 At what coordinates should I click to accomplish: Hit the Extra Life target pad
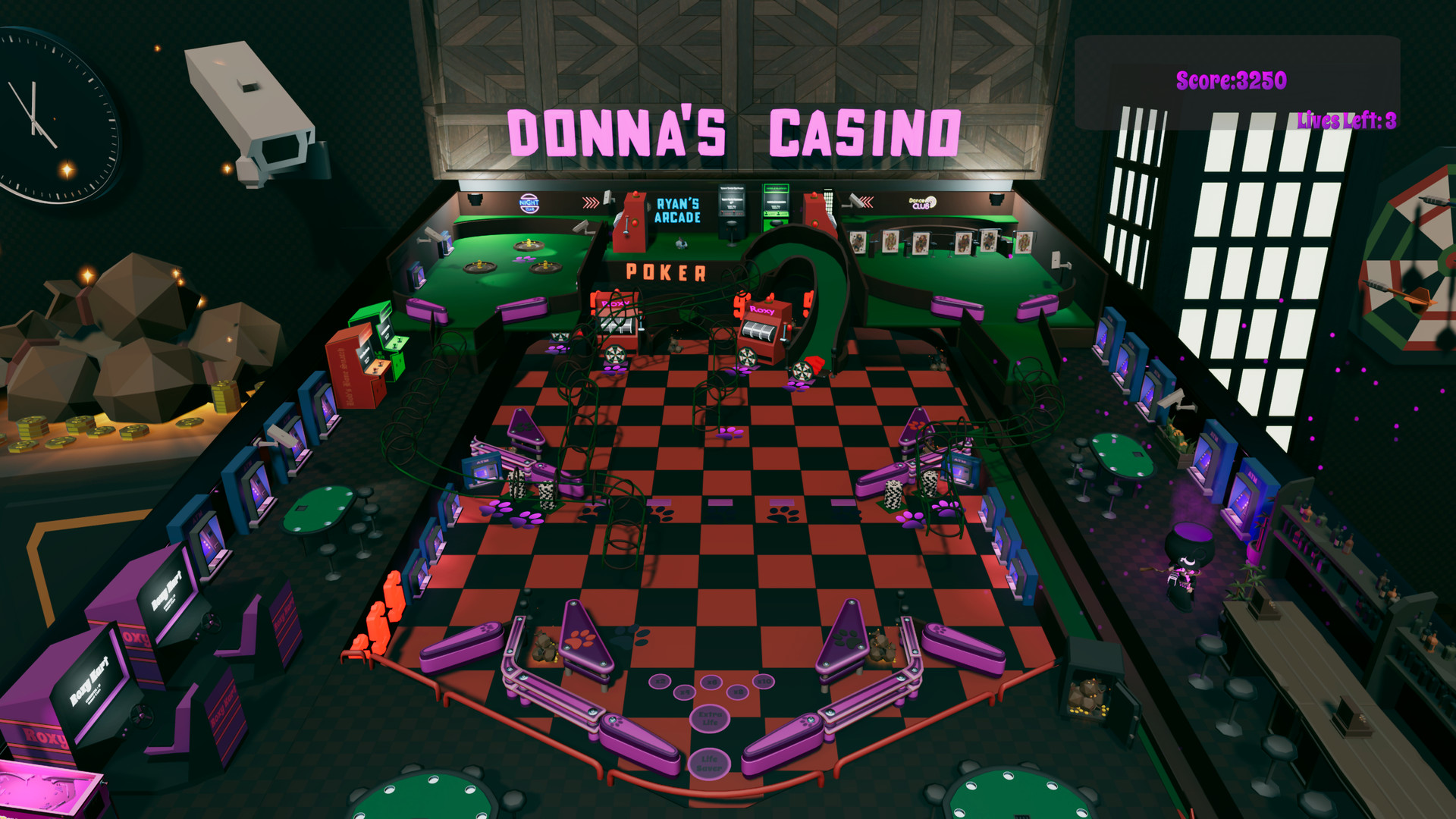tap(710, 720)
